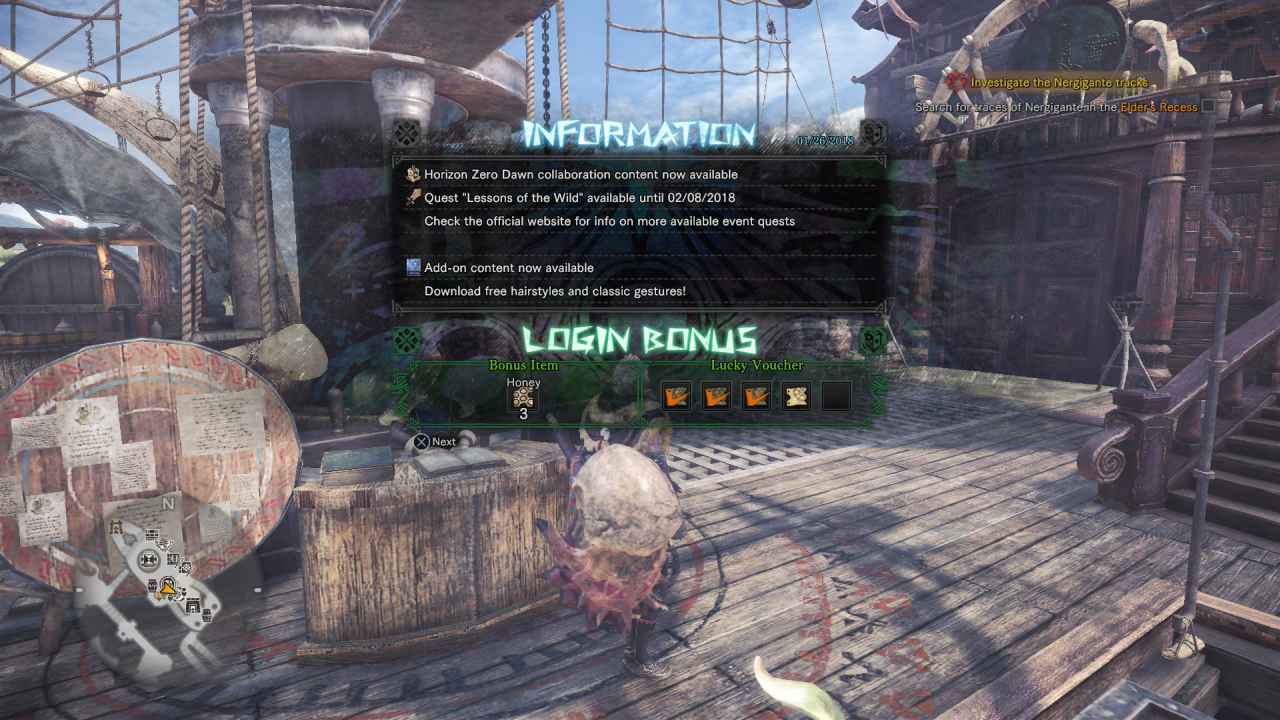Toggle the empty fifth Lucky Voucher slot
The image size is (1280, 720).
[x=836, y=395]
